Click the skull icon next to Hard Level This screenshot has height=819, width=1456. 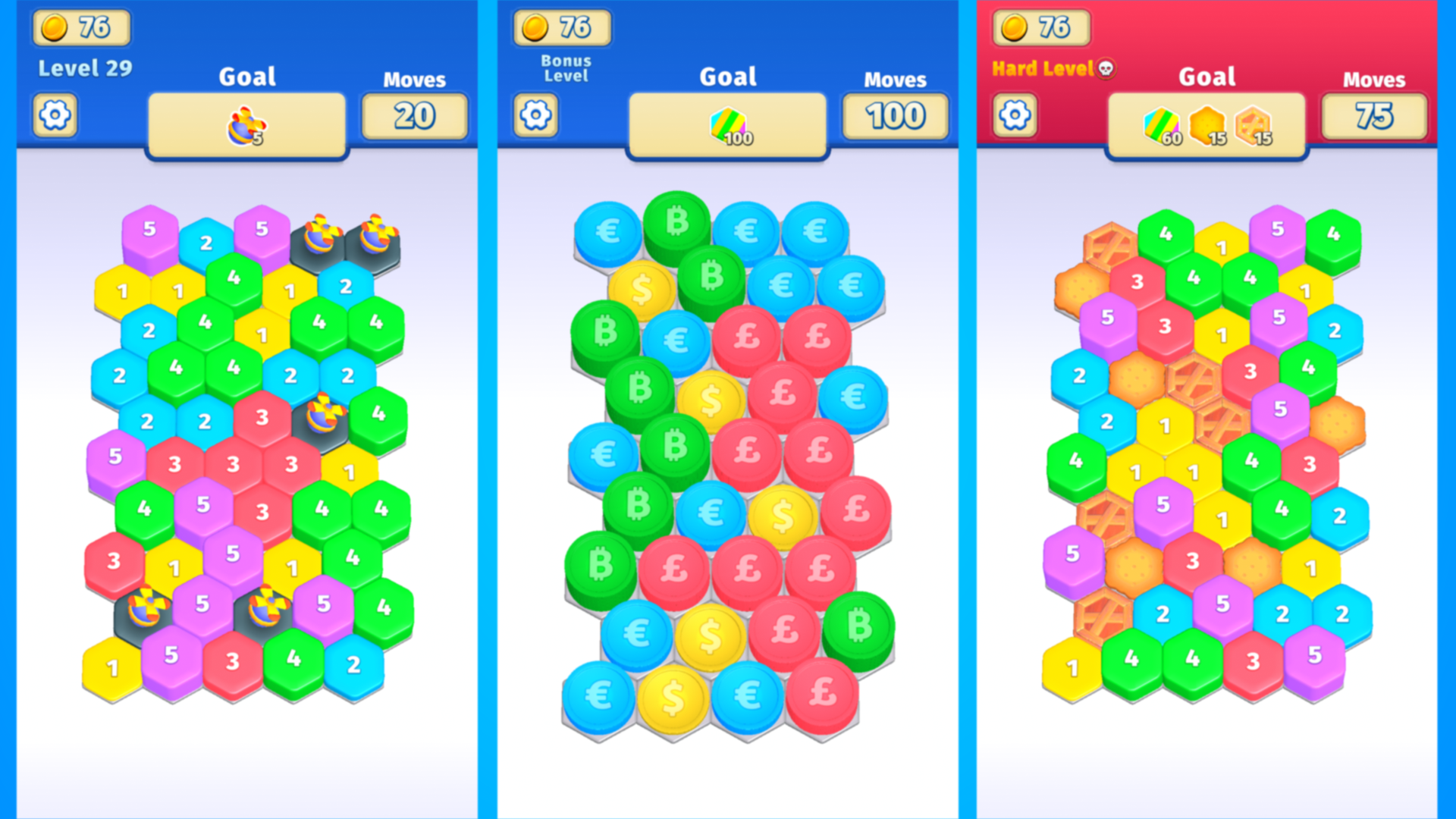point(1105,69)
